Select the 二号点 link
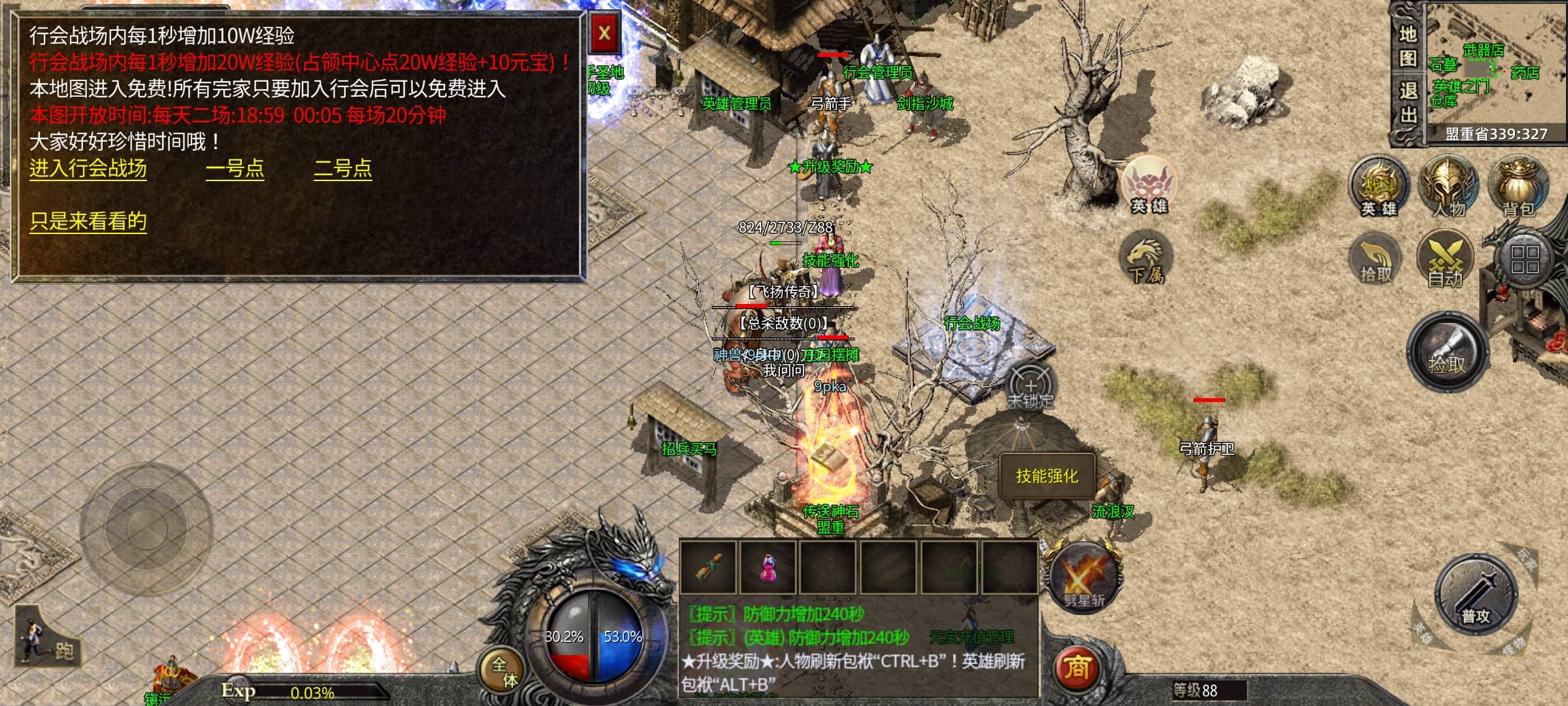 point(343,169)
